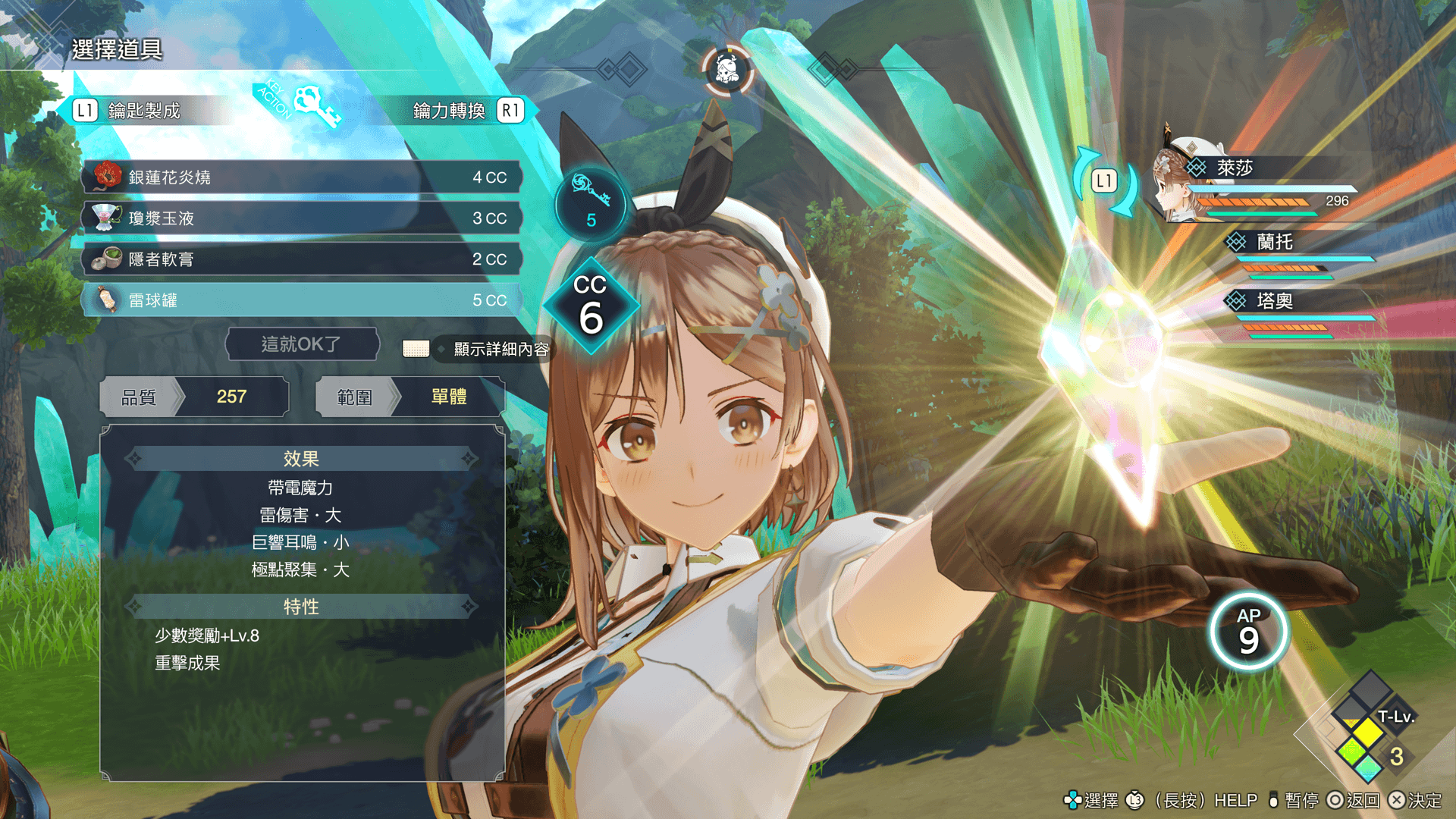Select the 銀蓮花炎燒 item row

[x=302, y=177]
